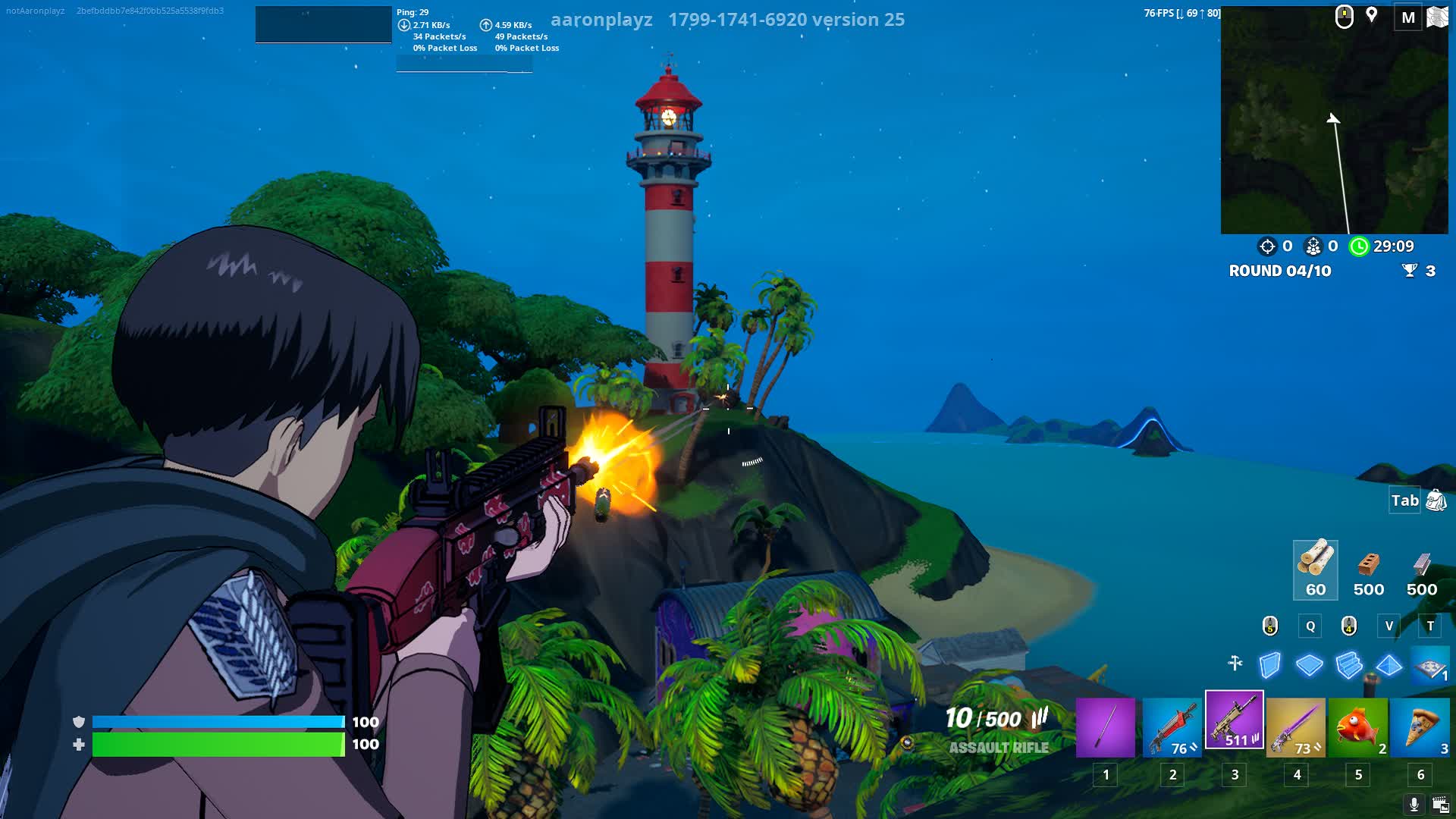Open the full map via folded-map icon
This screenshot has width=1456, height=819.
[1437, 17]
